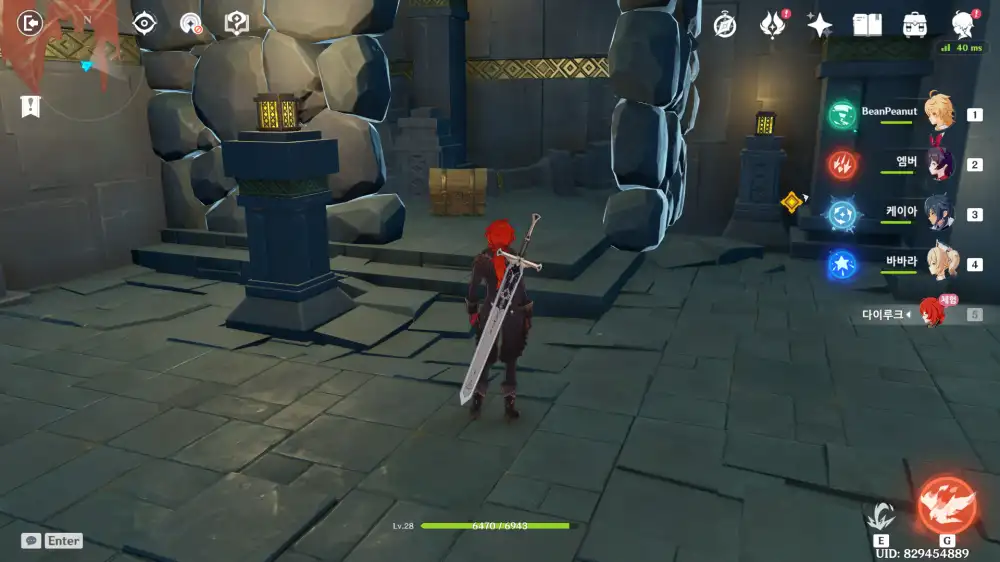Open the inventory bag icon
Image resolution: width=1000 pixels, height=562 pixels.
914,25
